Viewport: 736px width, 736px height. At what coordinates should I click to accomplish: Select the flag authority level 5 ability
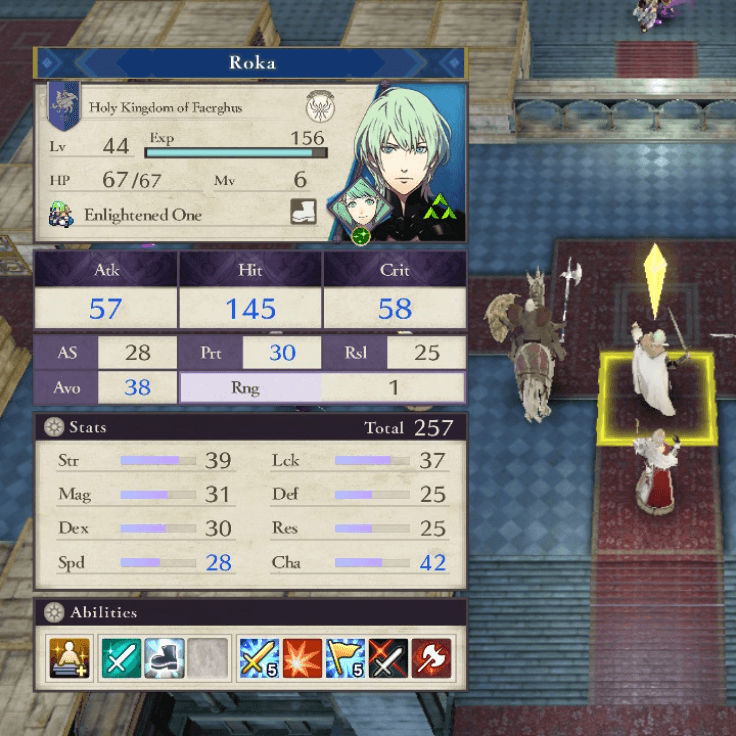pos(345,658)
